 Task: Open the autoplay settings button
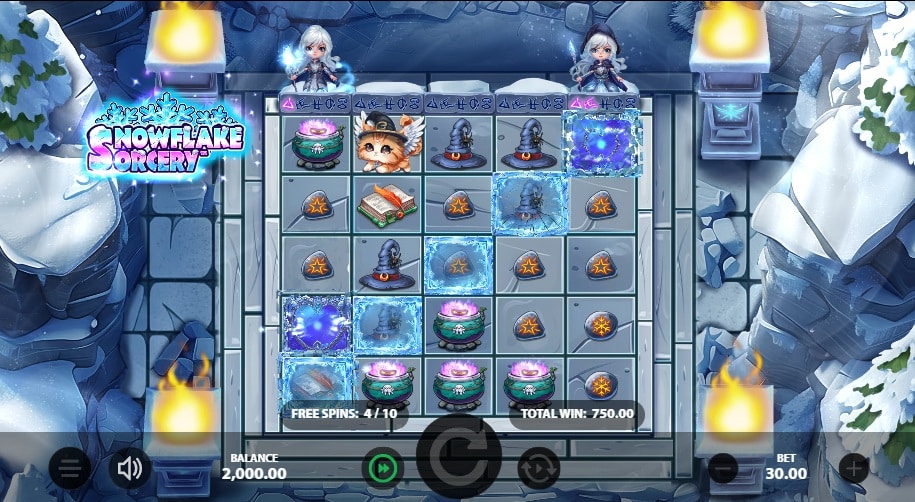538,467
